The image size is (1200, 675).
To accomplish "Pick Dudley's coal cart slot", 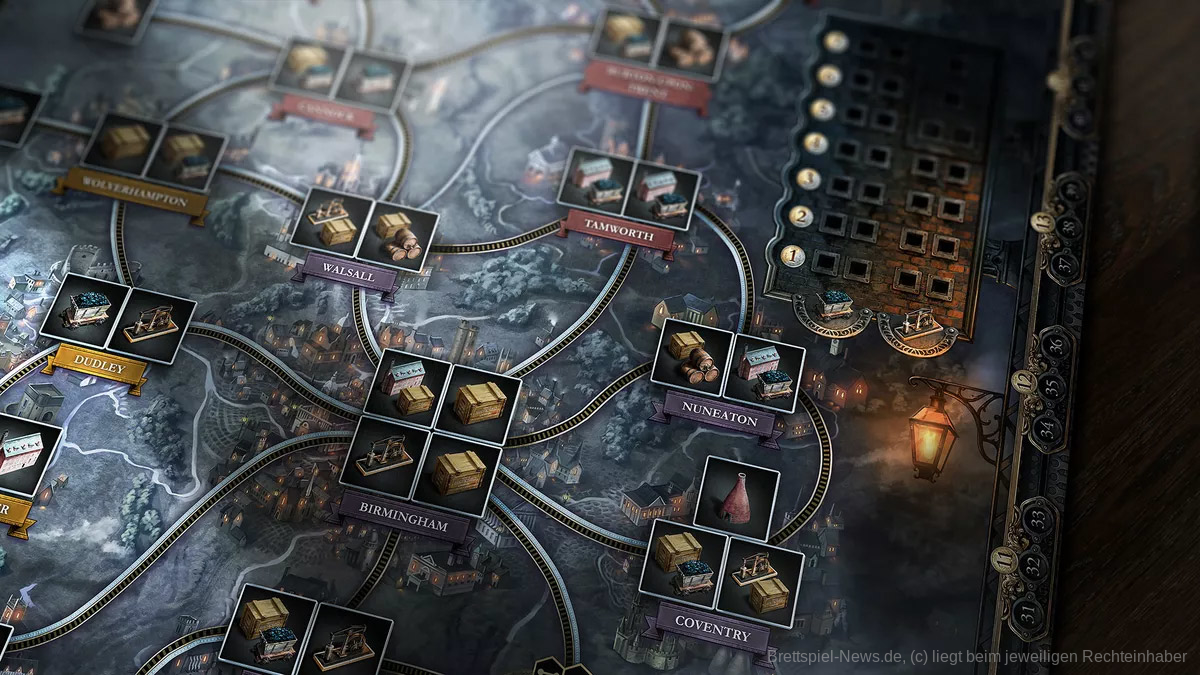I will [x=86, y=314].
